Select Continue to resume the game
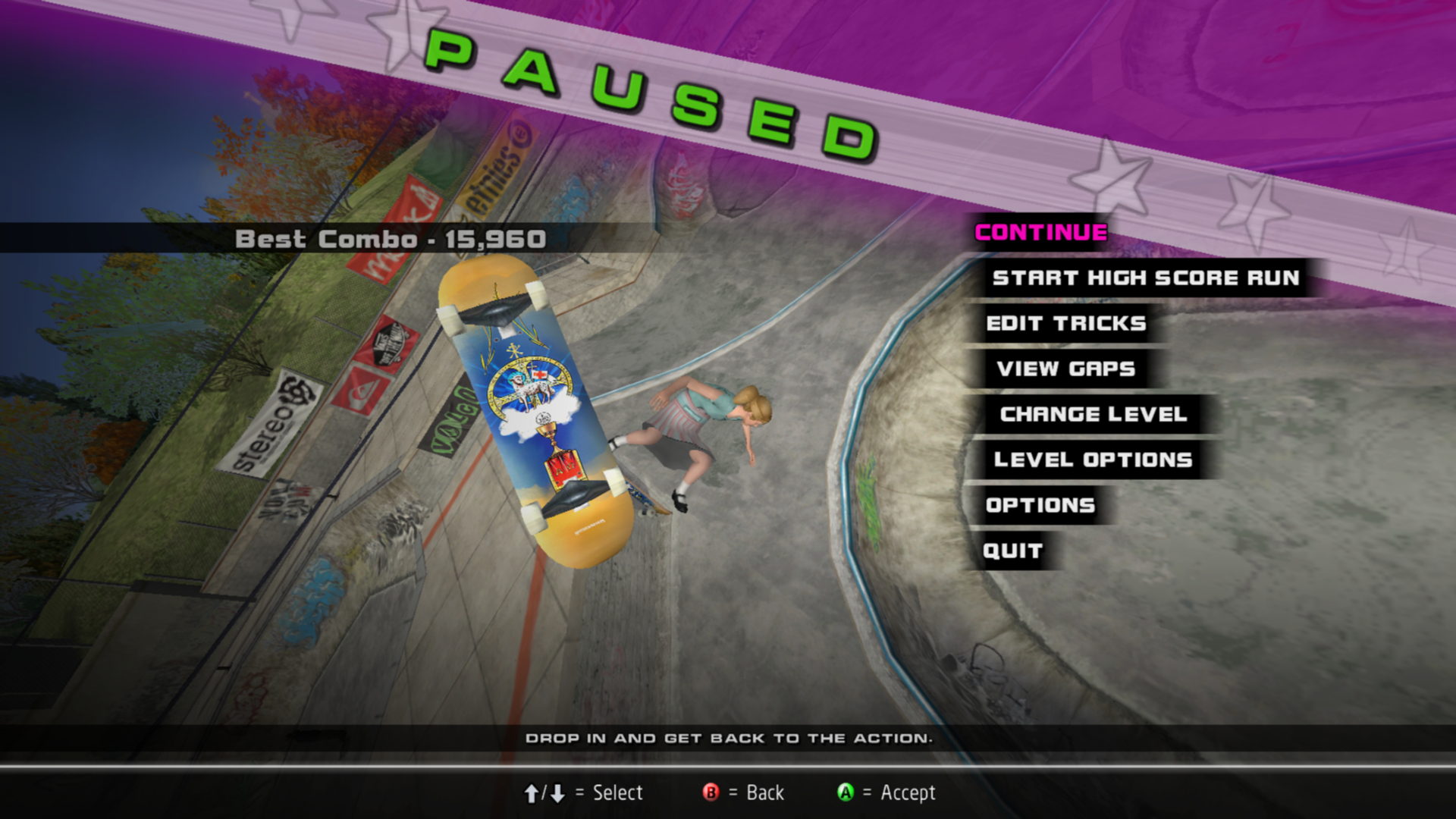 [x=1040, y=233]
